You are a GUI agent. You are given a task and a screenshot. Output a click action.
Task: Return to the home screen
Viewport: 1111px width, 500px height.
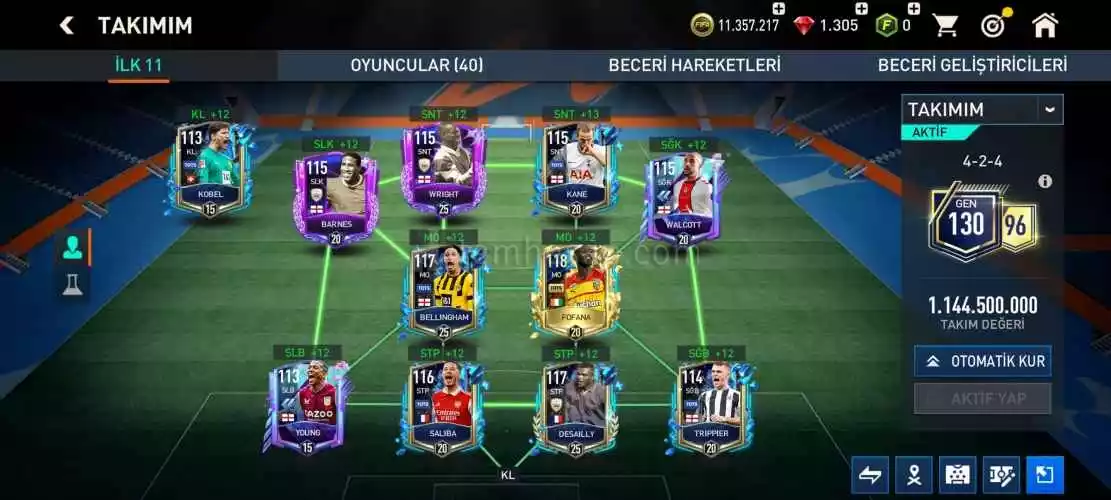pos(1045,25)
